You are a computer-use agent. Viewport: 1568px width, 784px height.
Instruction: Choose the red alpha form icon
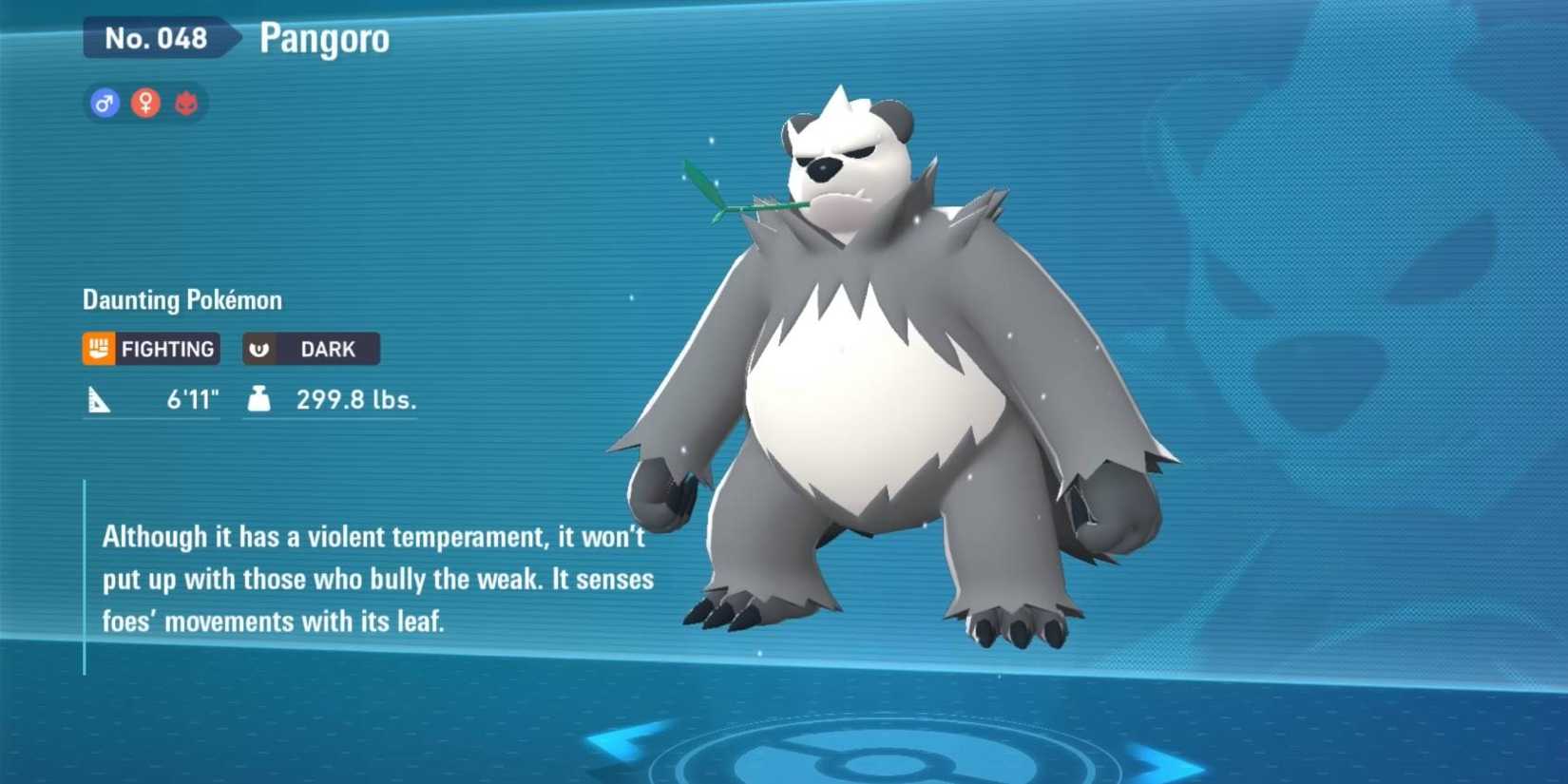(x=186, y=103)
